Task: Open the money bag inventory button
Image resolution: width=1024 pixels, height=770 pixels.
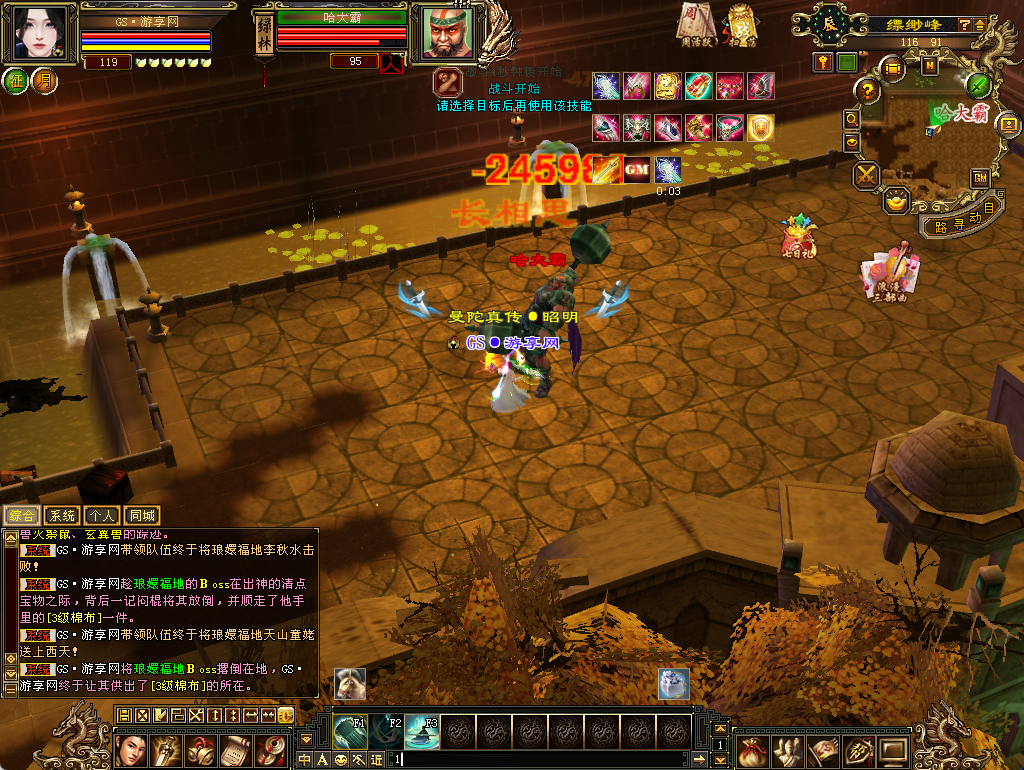Action: (x=754, y=750)
